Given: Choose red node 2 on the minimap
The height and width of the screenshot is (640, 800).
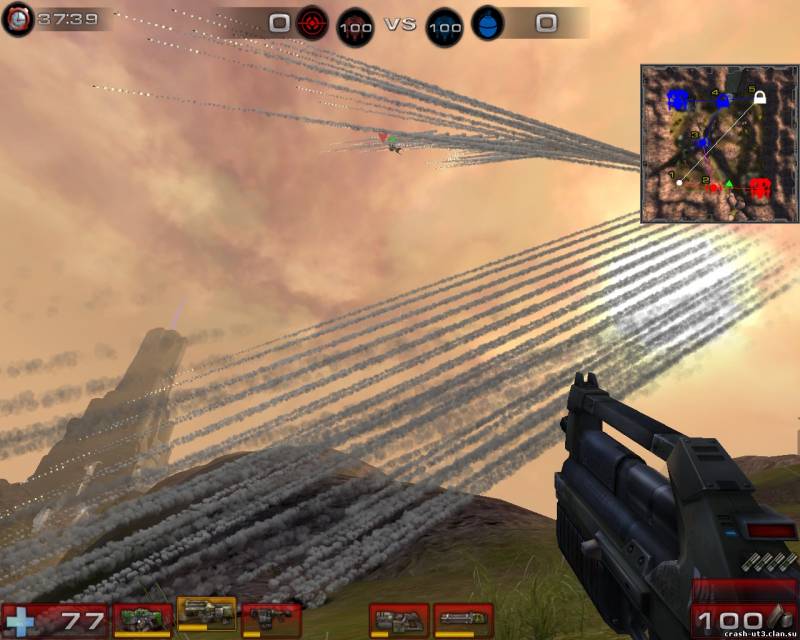Looking at the screenshot, I should pyautogui.click(x=714, y=187).
